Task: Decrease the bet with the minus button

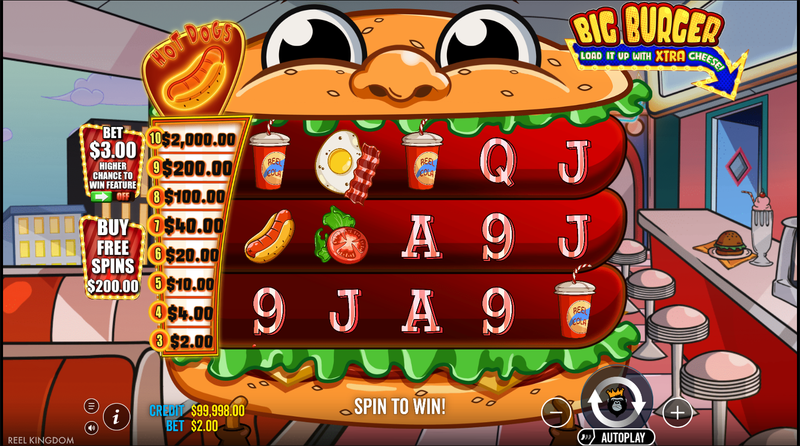Action: 558,411
